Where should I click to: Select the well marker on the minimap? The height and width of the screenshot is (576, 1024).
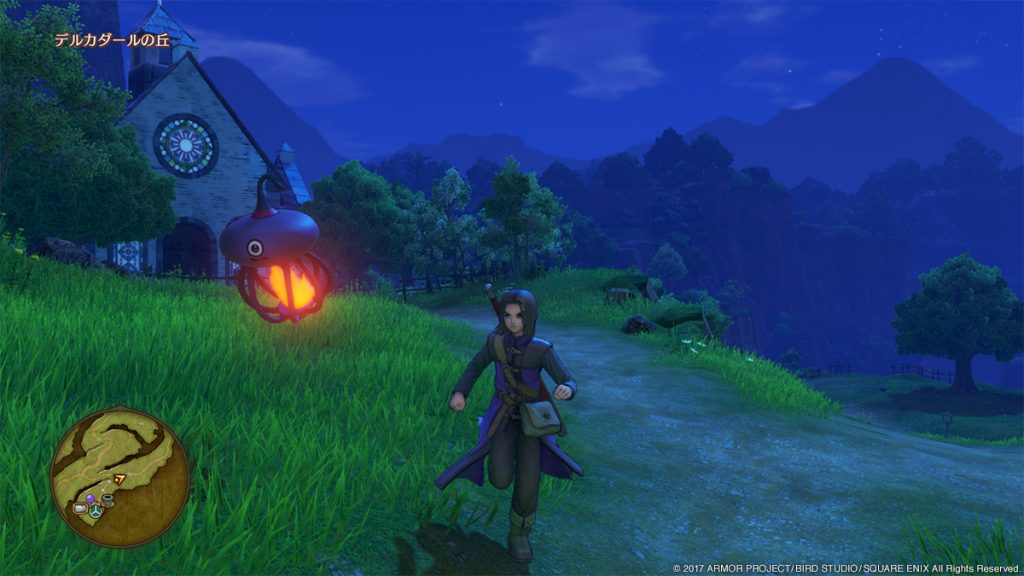107,501
